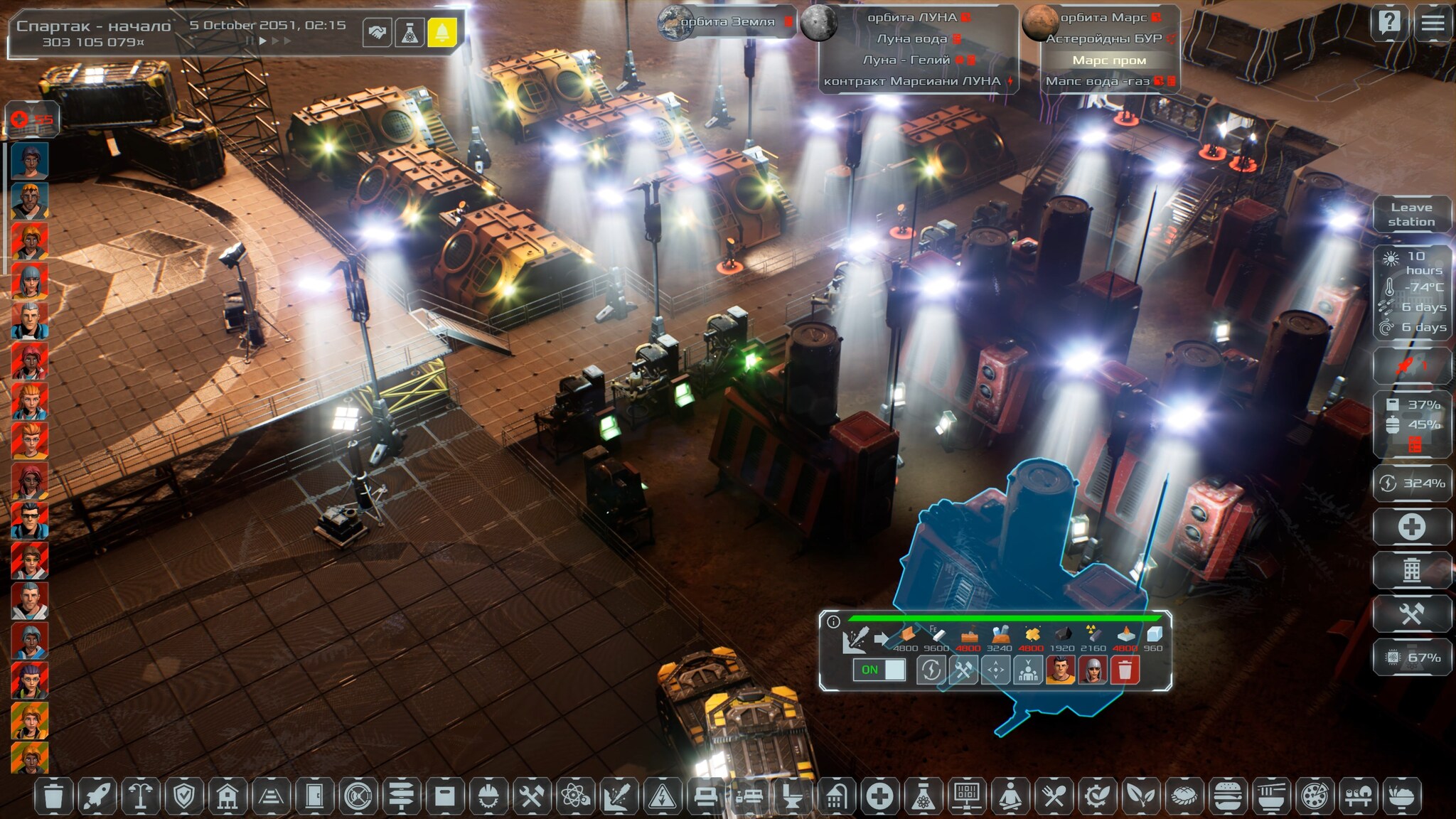Select the Луна вода location

tap(911, 38)
